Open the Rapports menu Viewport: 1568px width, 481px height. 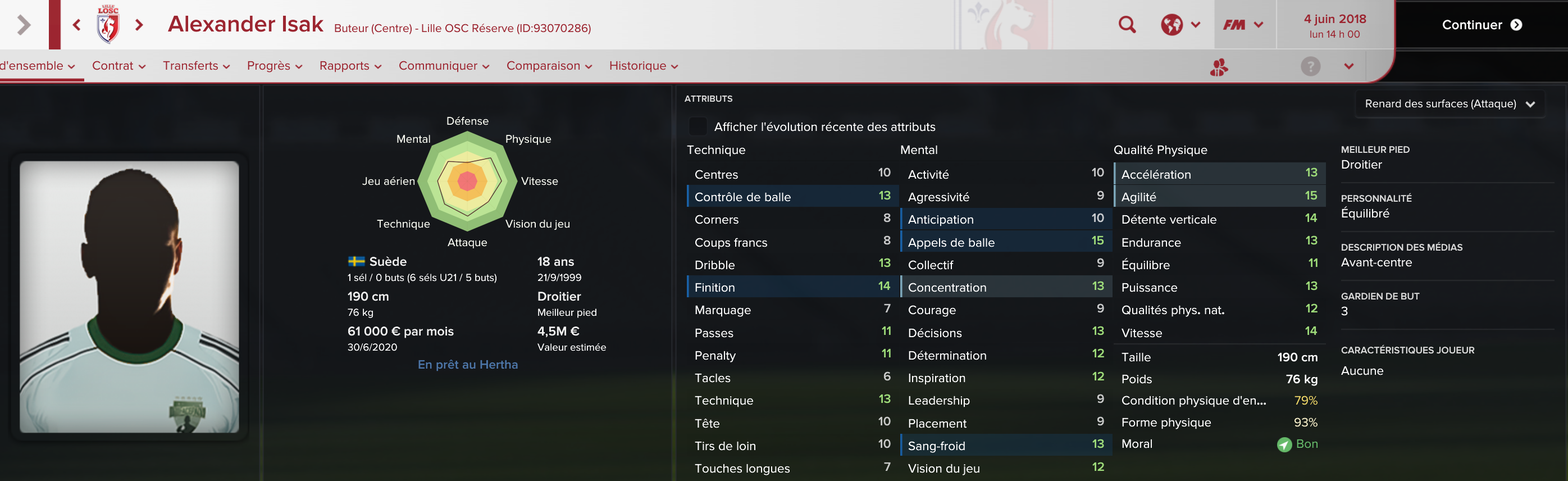pos(350,66)
